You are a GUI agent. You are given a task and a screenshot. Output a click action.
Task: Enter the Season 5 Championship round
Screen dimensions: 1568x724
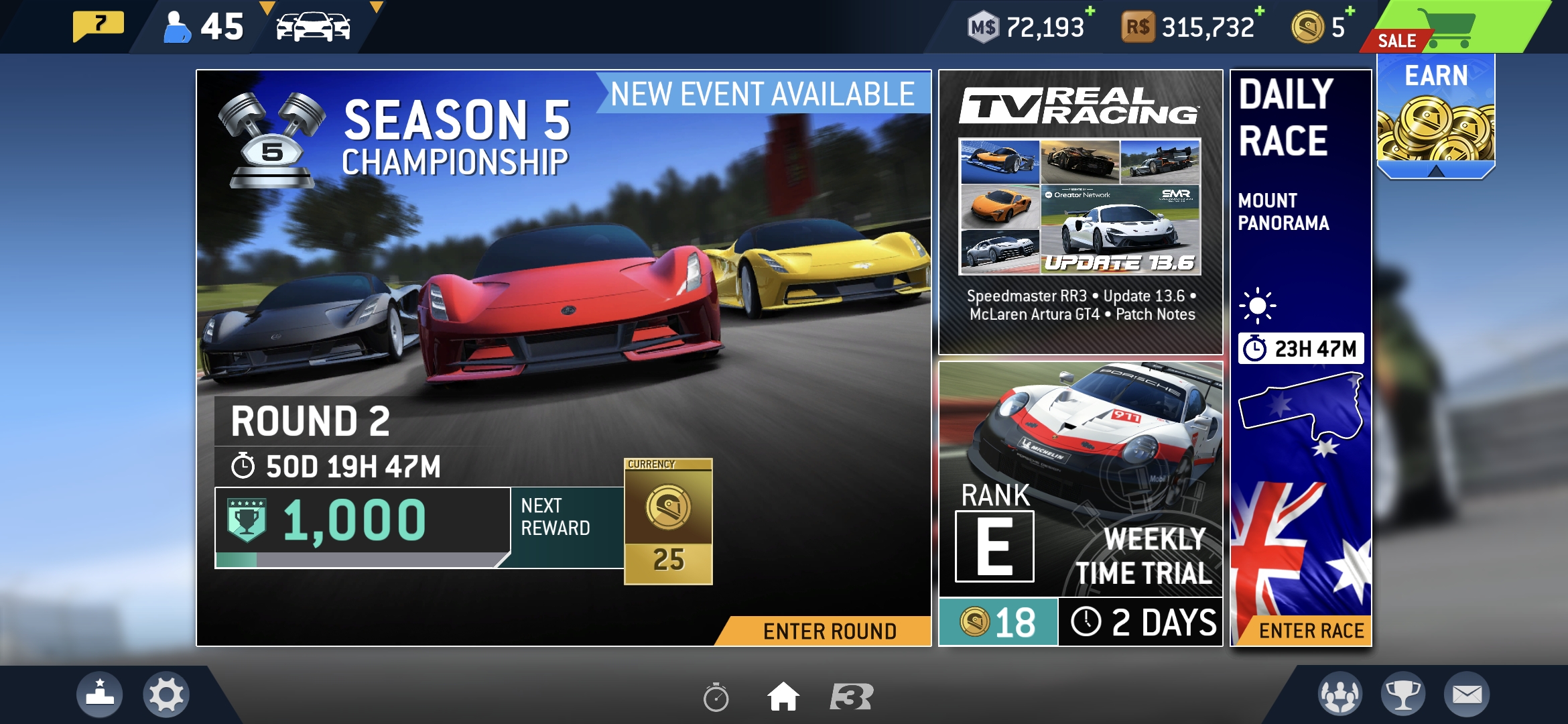829,631
